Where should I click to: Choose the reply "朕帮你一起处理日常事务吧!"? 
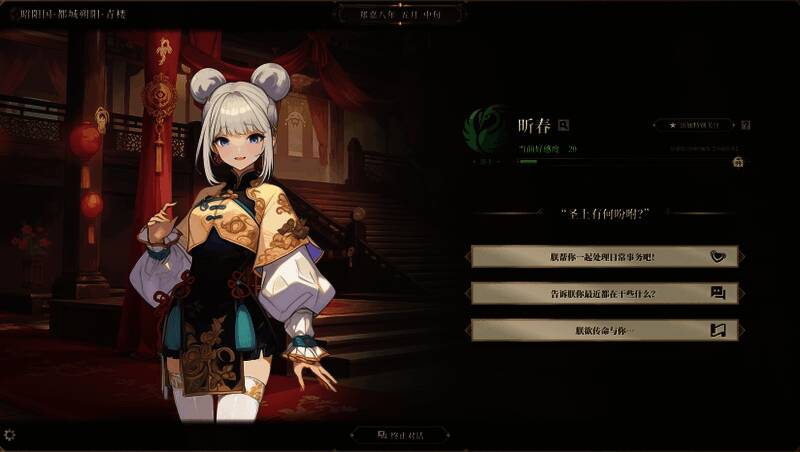click(605, 256)
